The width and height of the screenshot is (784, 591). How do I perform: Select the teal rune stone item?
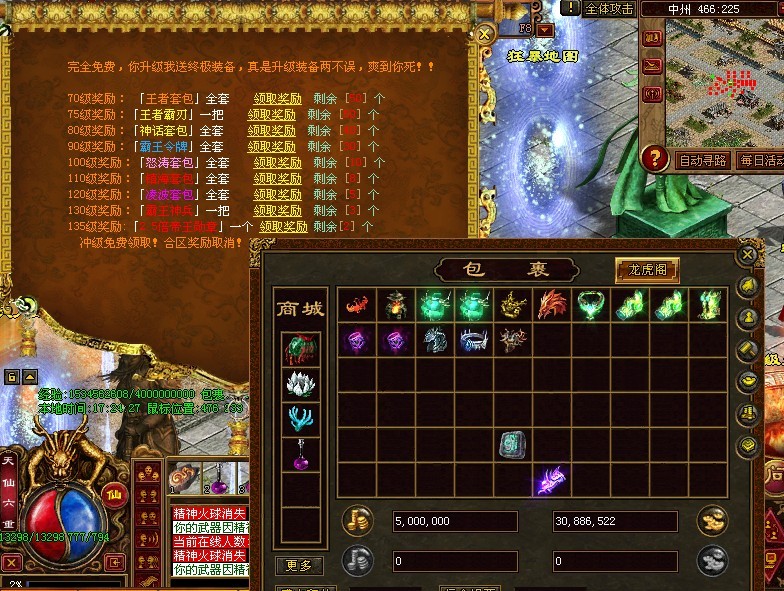(x=512, y=443)
